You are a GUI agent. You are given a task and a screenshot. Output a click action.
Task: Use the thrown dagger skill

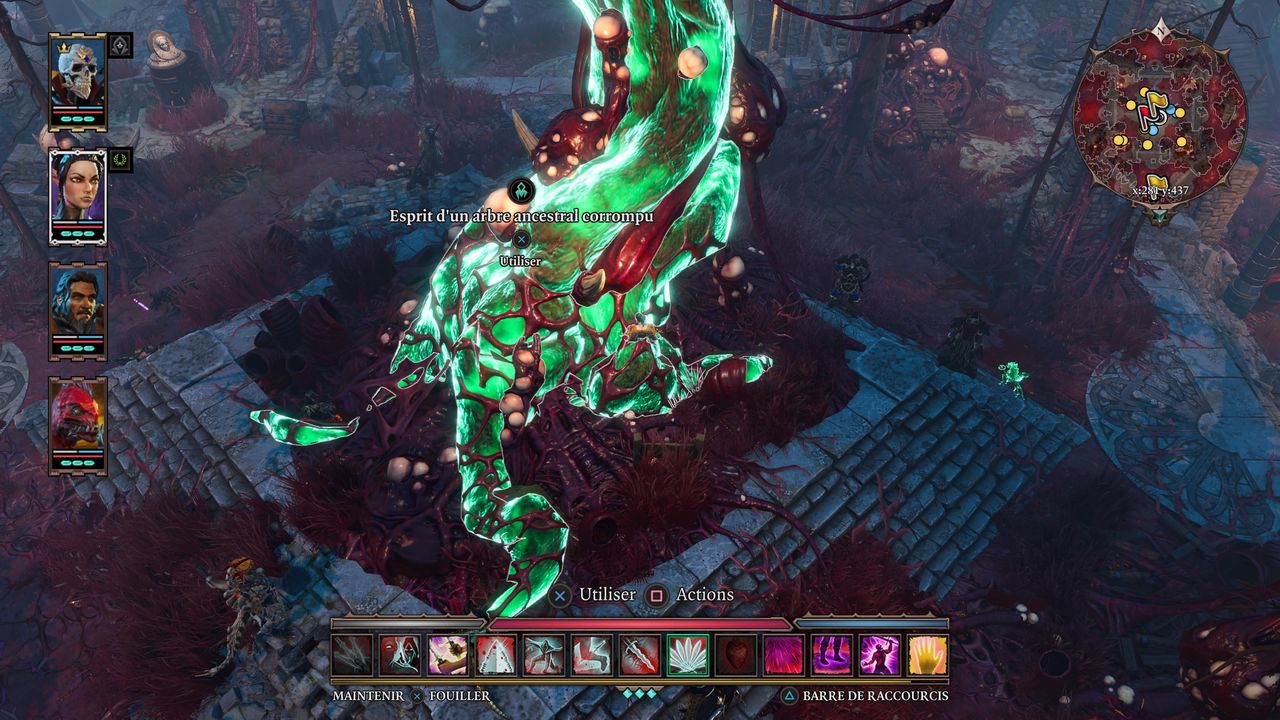[x=447, y=655]
